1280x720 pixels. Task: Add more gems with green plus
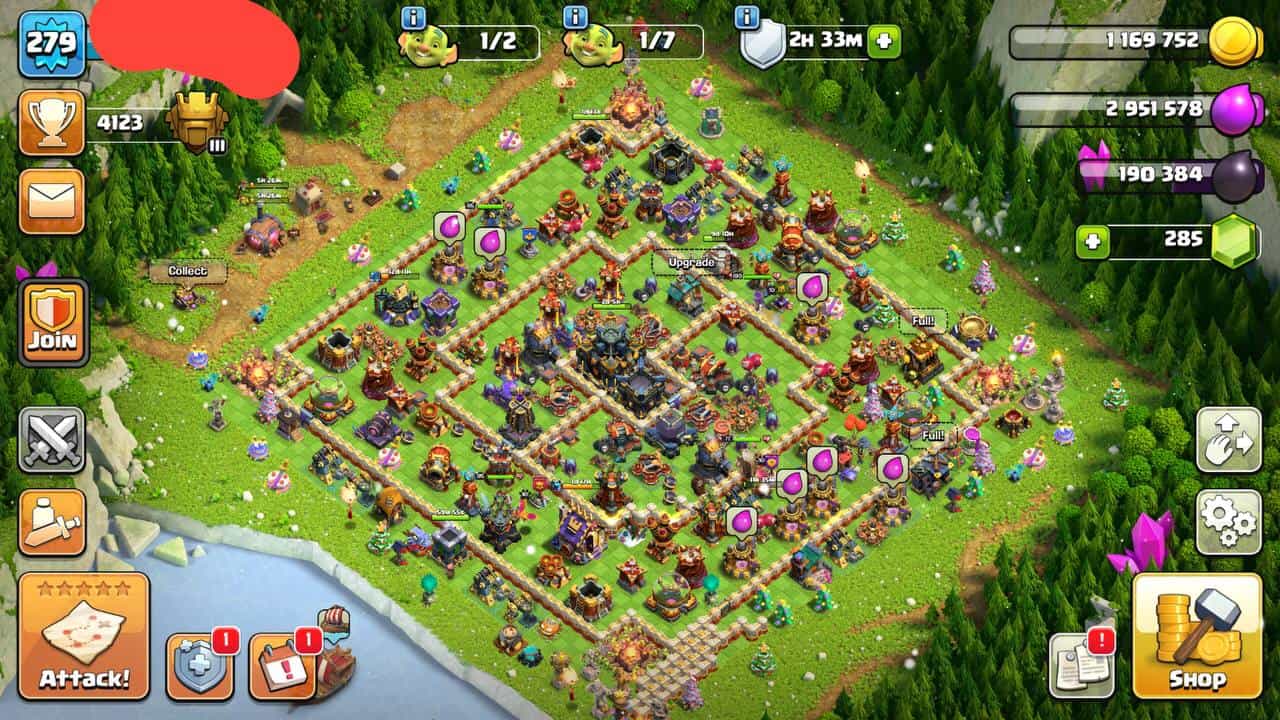pos(1093,241)
